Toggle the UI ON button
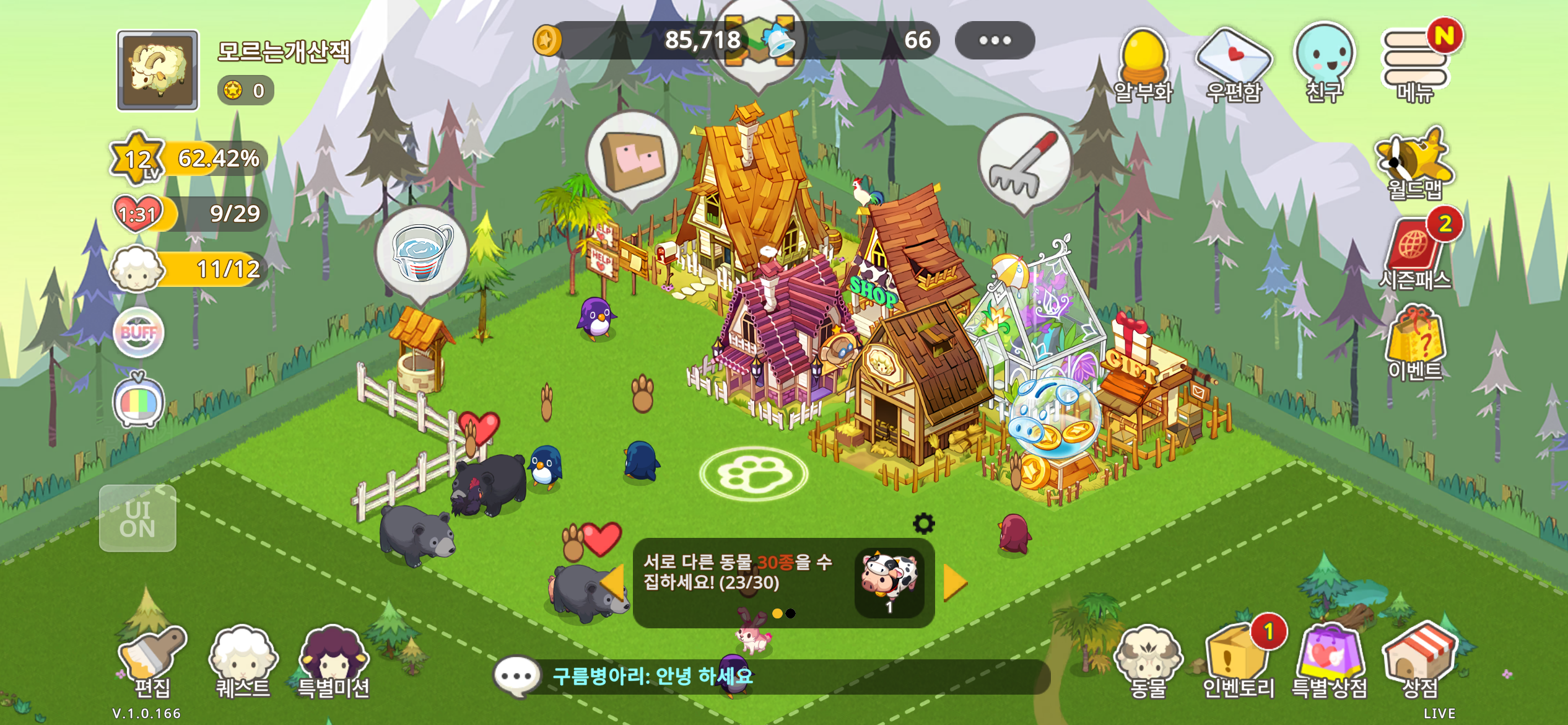 pos(137,519)
